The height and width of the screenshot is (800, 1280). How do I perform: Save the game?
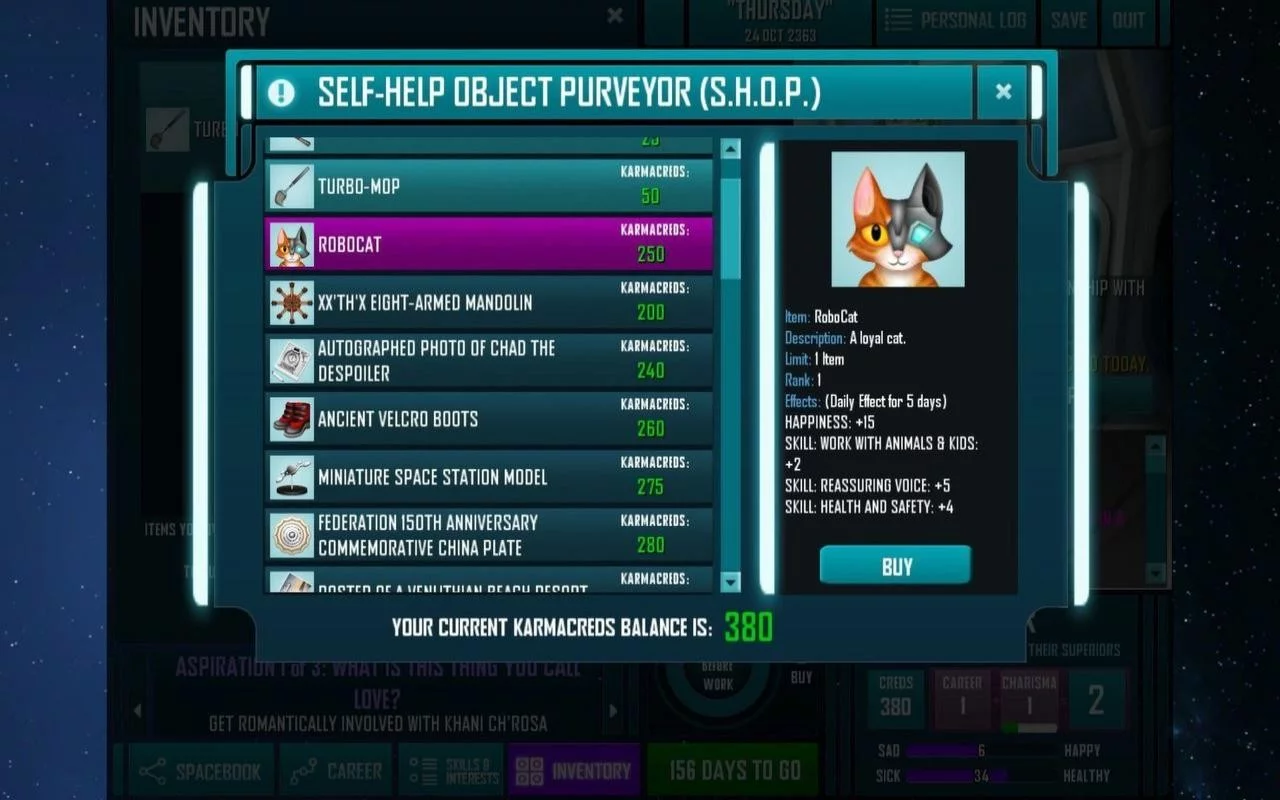point(1068,20)
